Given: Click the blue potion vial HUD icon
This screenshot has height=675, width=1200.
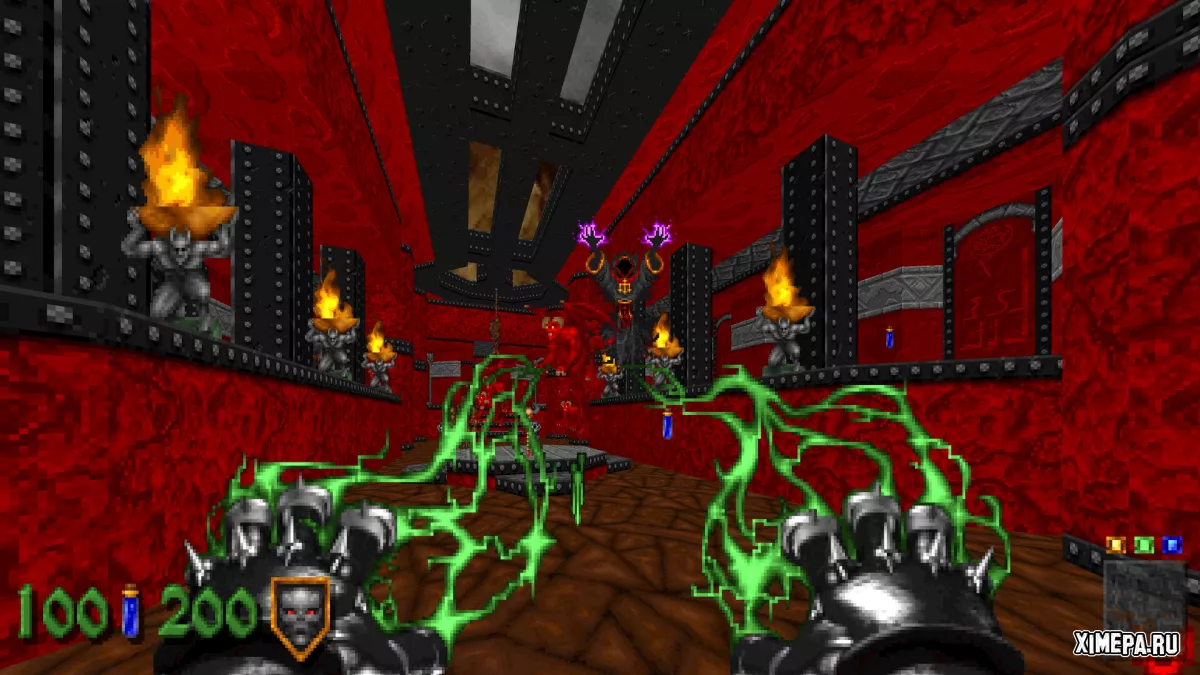Looking at the screenshot, I should pyautogui.click(x=130, y=611).
